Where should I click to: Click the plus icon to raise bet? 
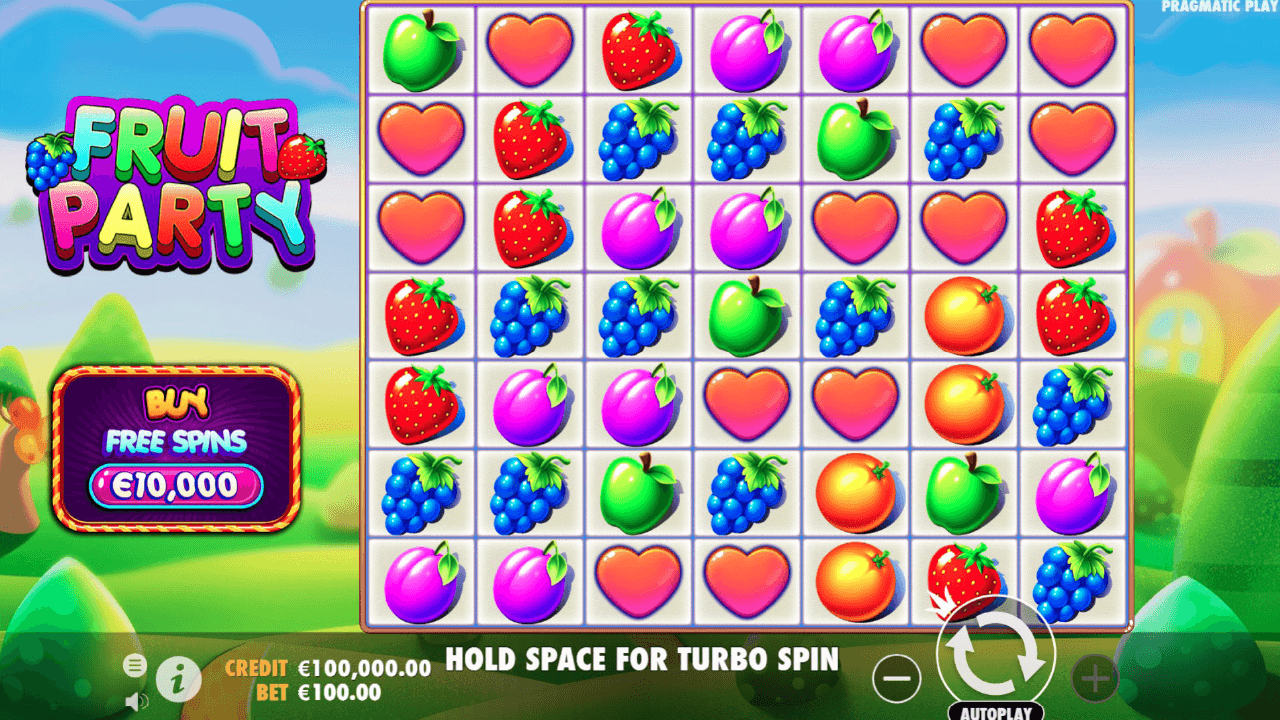pyautogui.click(x=1095, y=679)
